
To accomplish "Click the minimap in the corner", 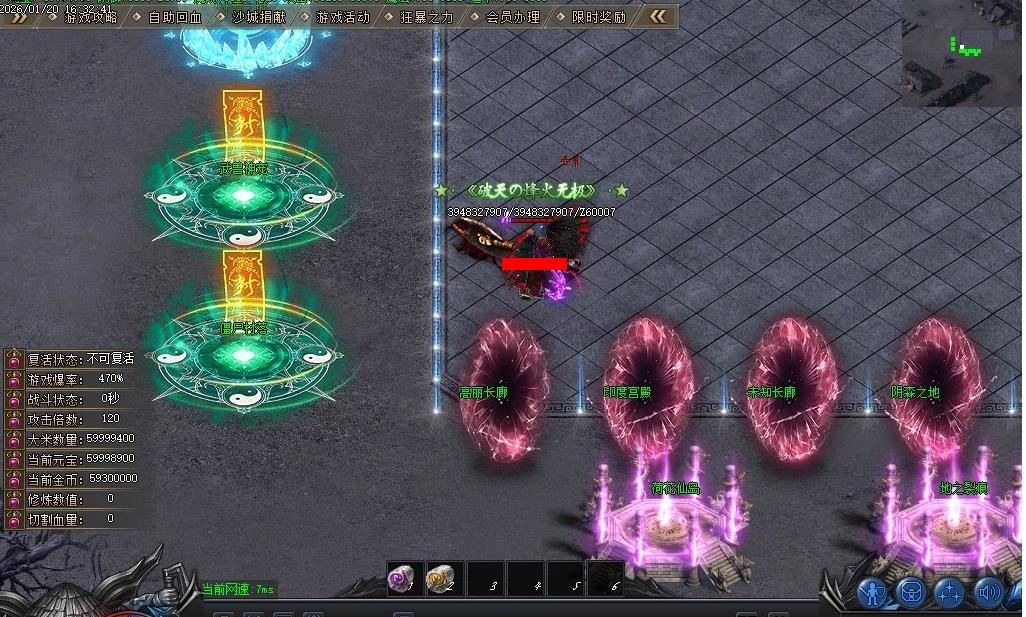I will click(x=962, y=53).
